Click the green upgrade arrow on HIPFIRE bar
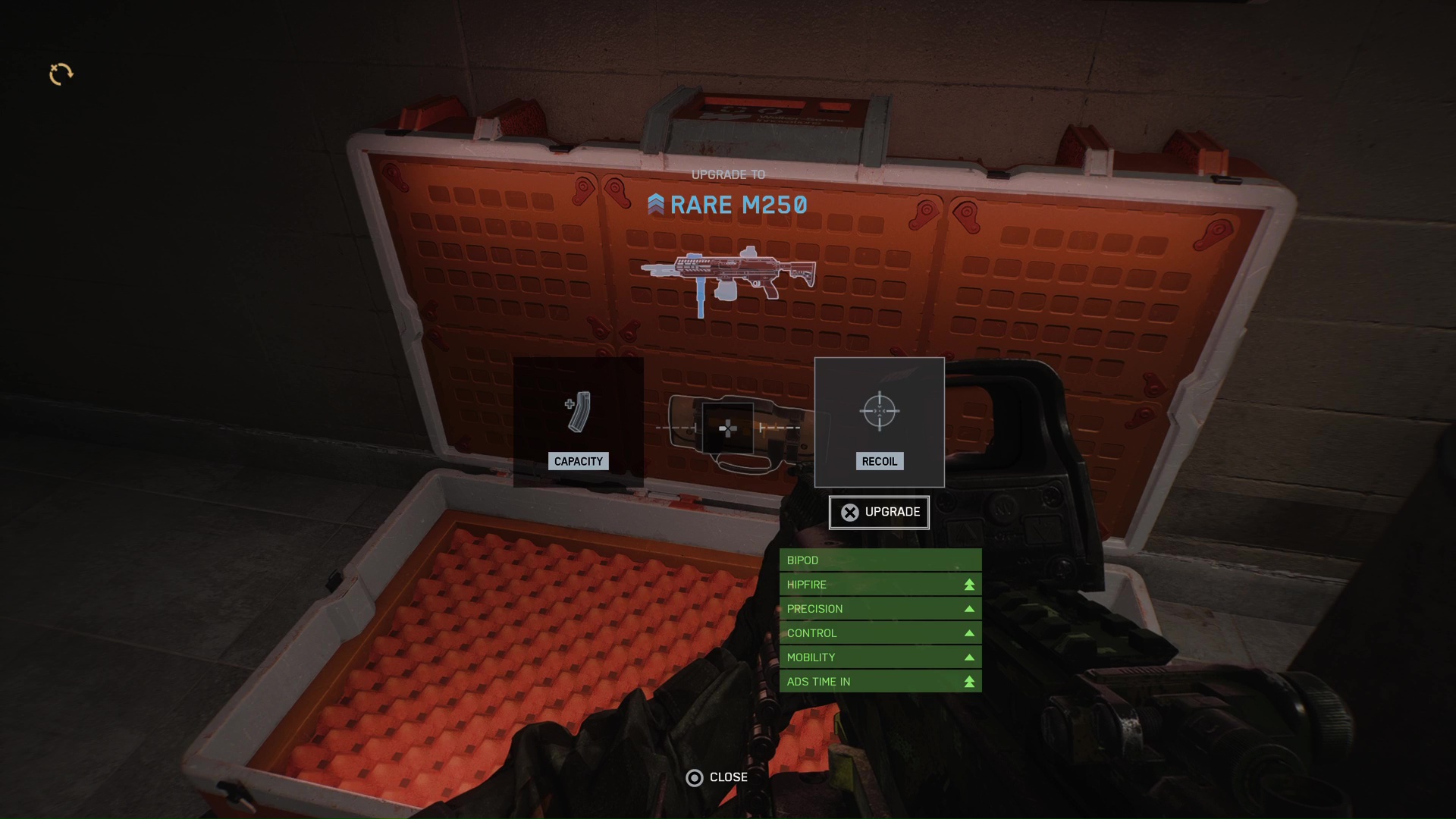 tap(968, 584)
